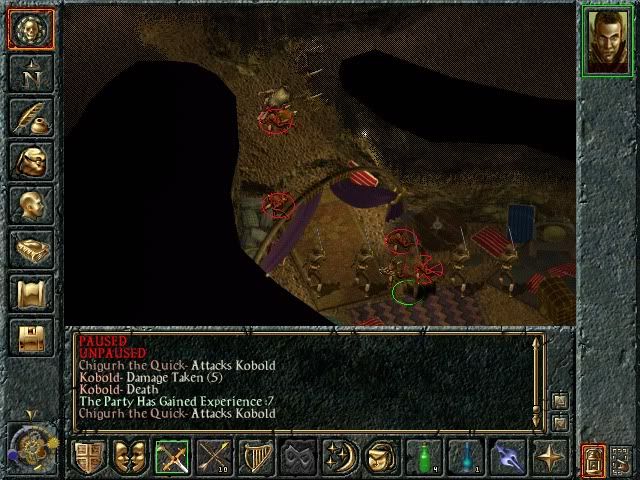Click the select-all party button

point(623,459)
